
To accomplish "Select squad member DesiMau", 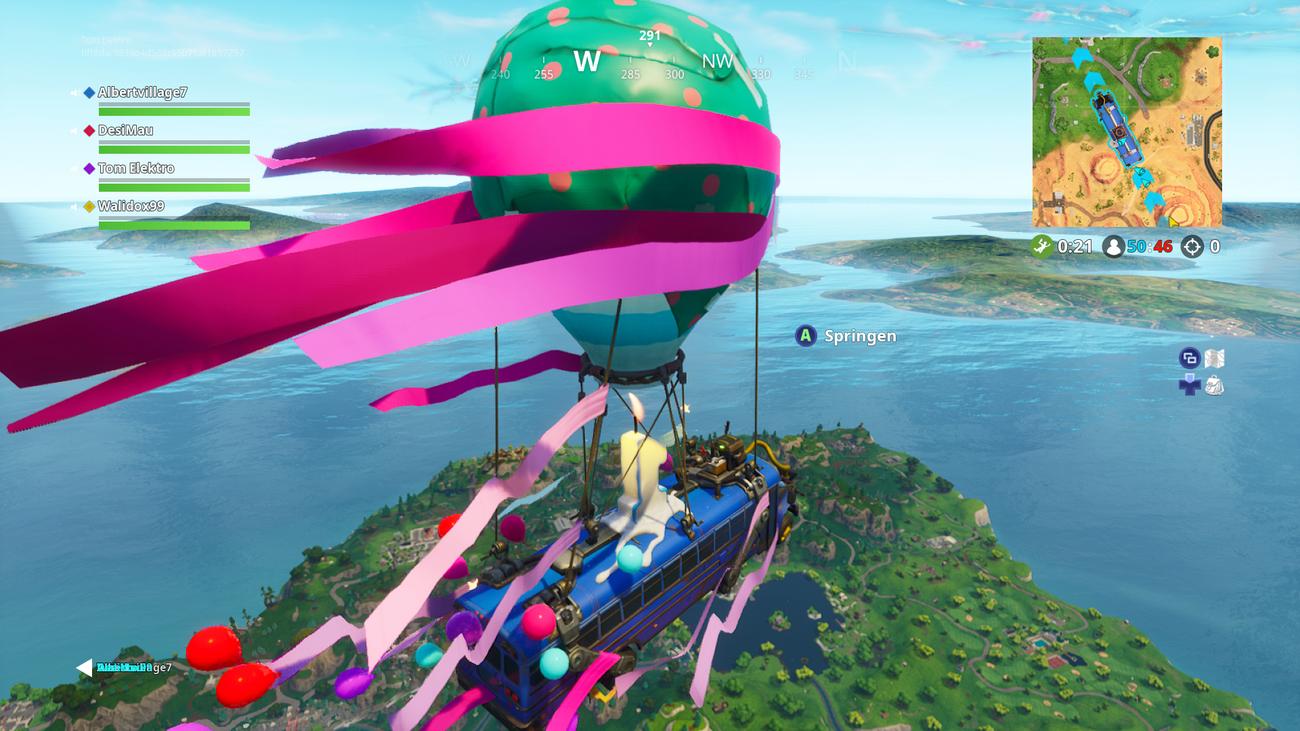I will coord(125,131).
